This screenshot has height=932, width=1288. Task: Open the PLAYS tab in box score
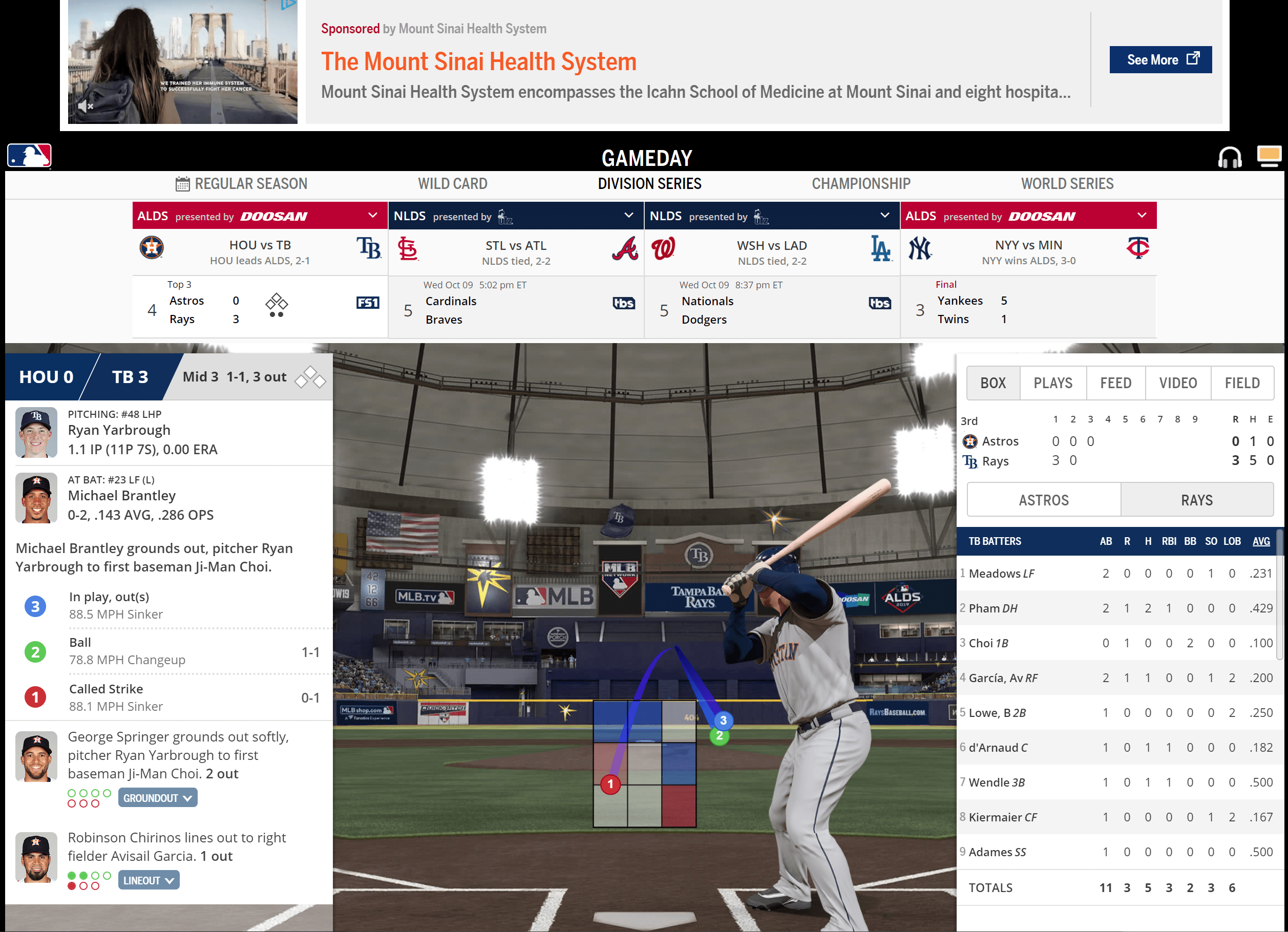click(1053, 382)
